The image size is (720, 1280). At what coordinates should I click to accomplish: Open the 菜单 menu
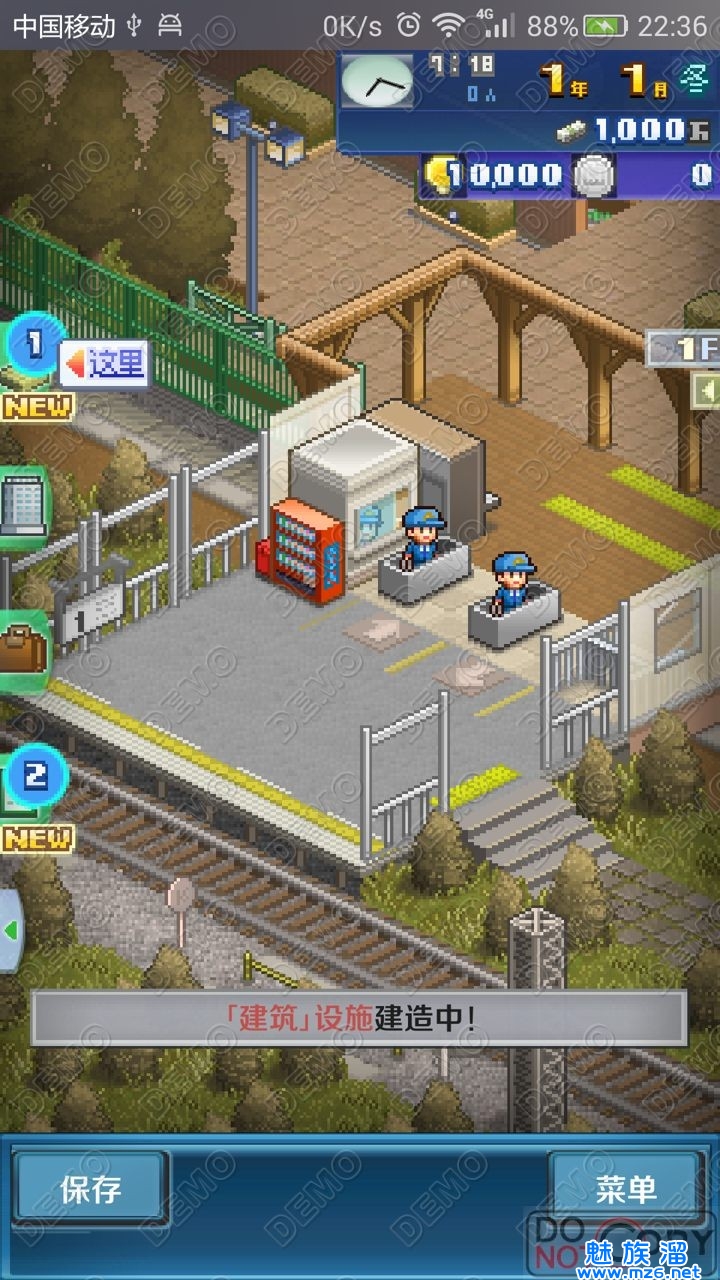[x=626, y=1188]
